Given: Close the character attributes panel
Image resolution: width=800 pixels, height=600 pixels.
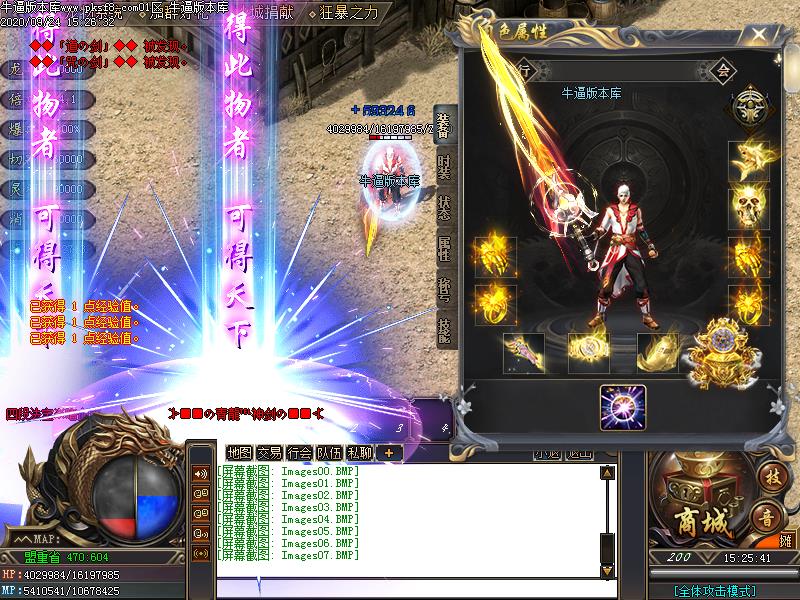Looking at the screenshot, I should 761,35.
